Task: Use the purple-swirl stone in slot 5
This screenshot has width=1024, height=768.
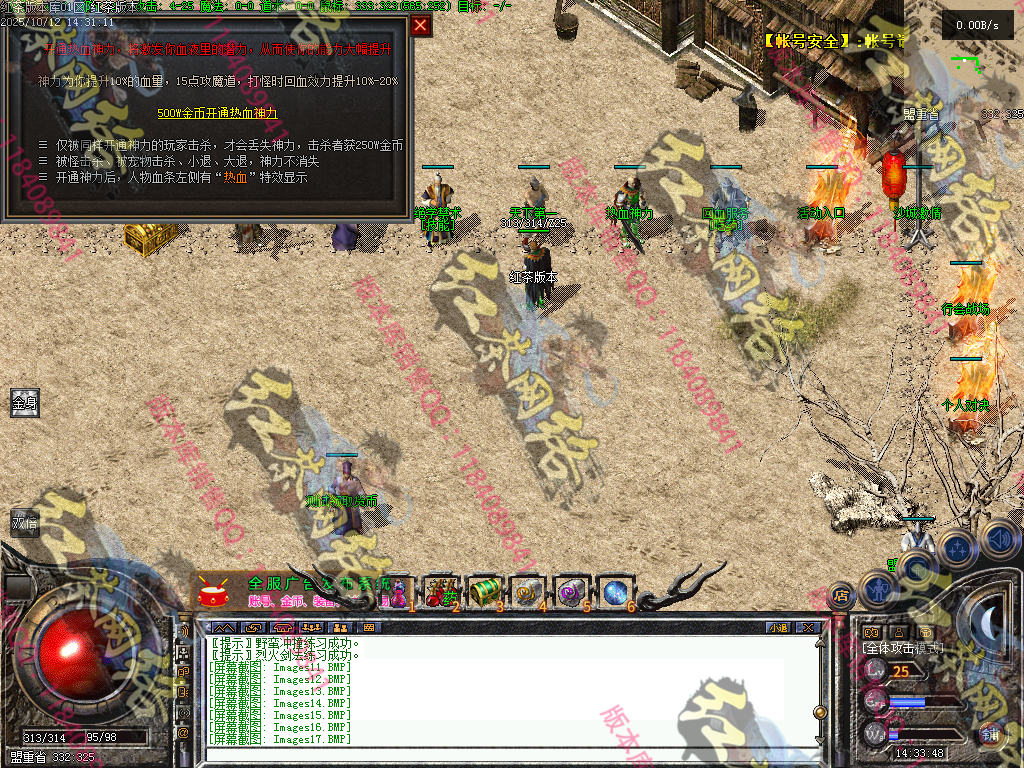Action: [571, 591]
